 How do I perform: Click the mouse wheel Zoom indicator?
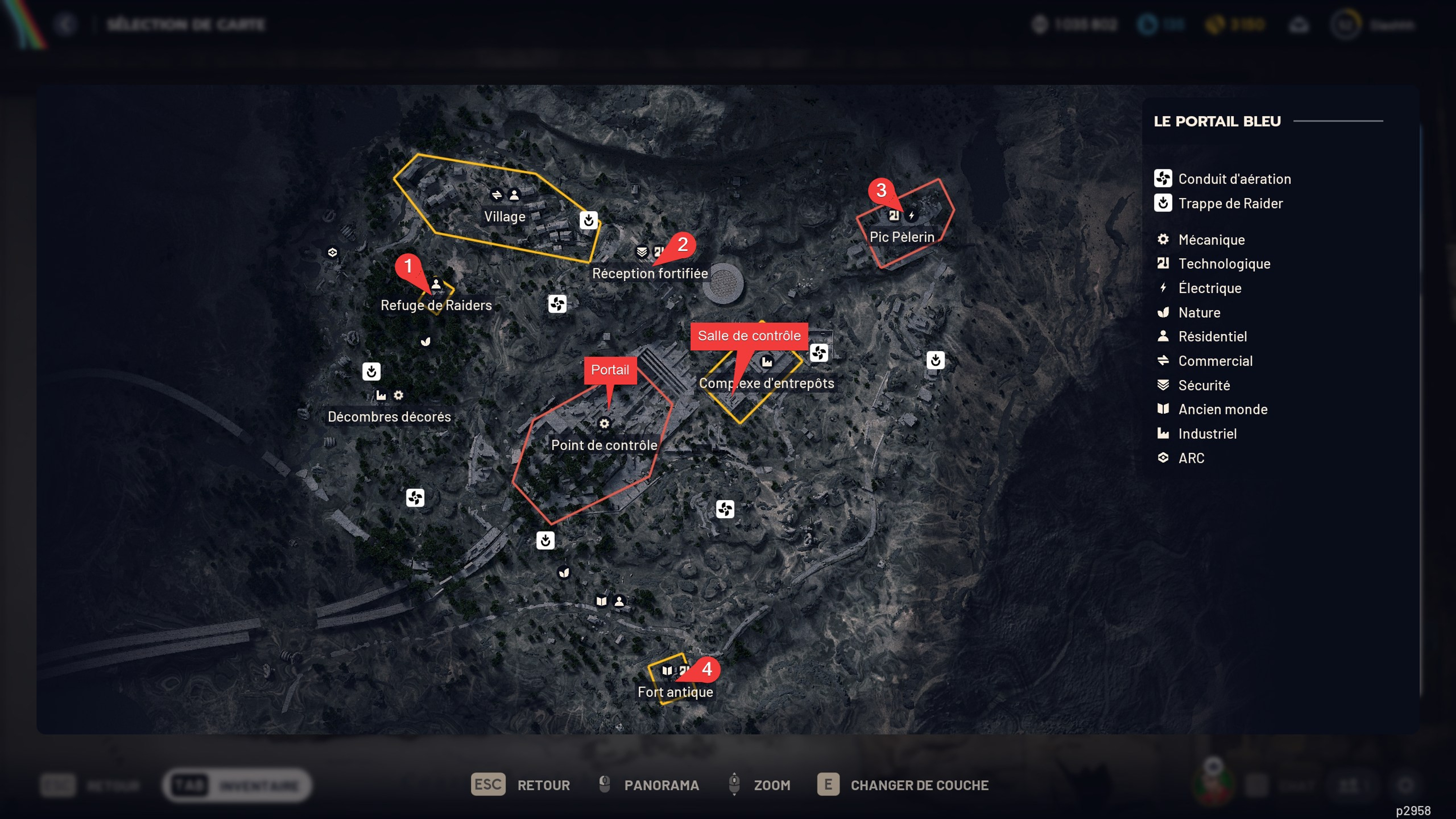coord(735,785)
